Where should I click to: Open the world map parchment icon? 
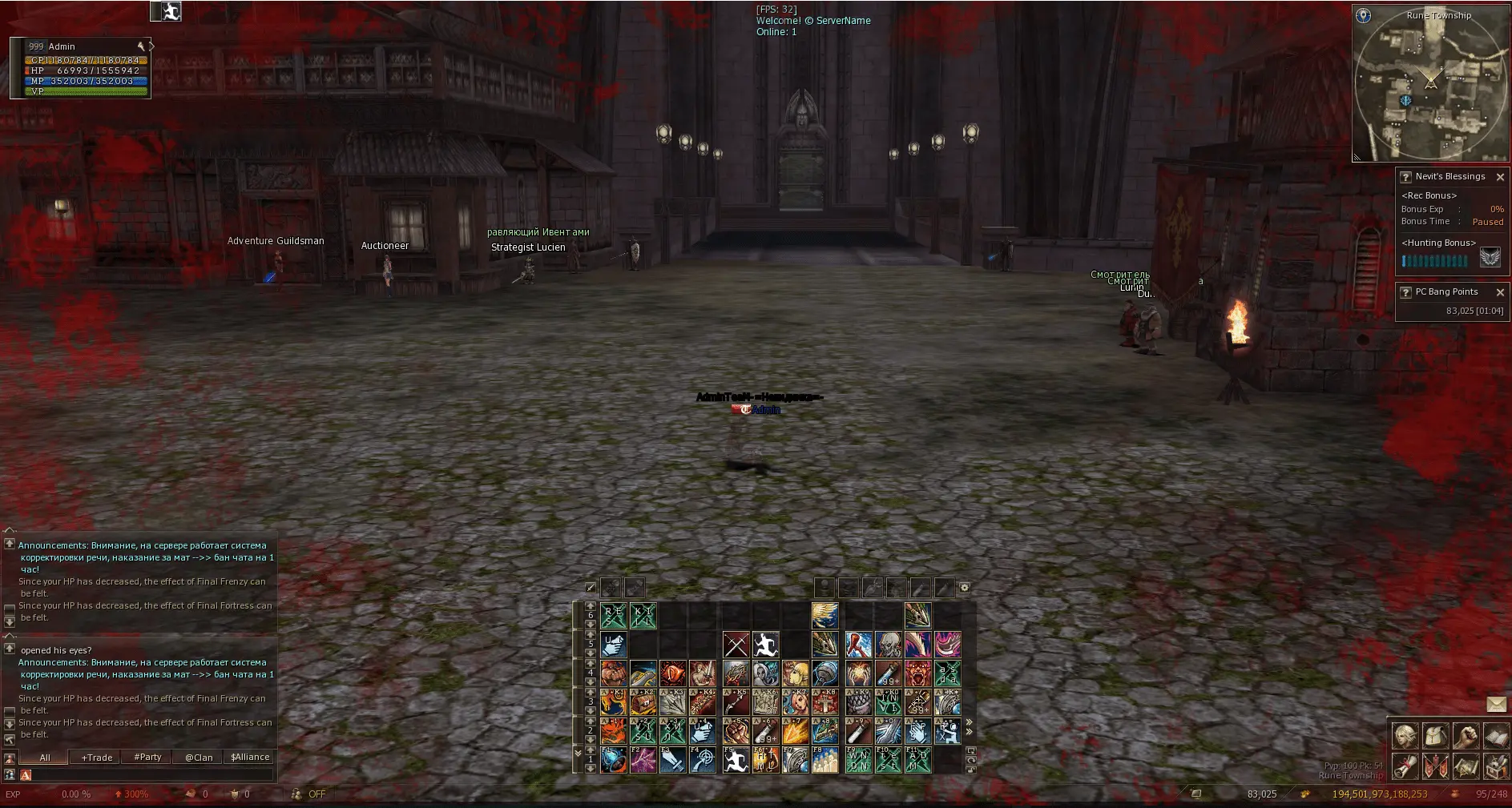[x=1466, y=766]
